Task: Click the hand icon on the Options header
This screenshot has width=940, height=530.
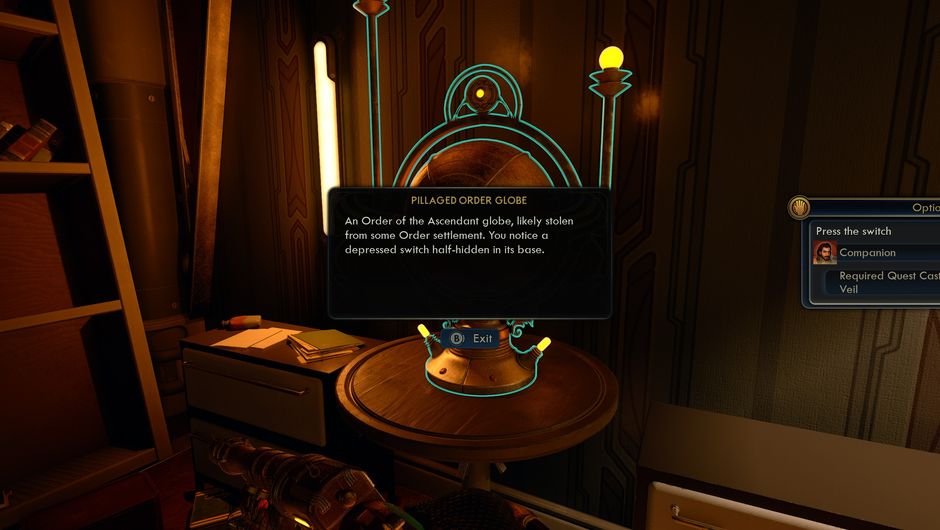Action: pos(799,207)
